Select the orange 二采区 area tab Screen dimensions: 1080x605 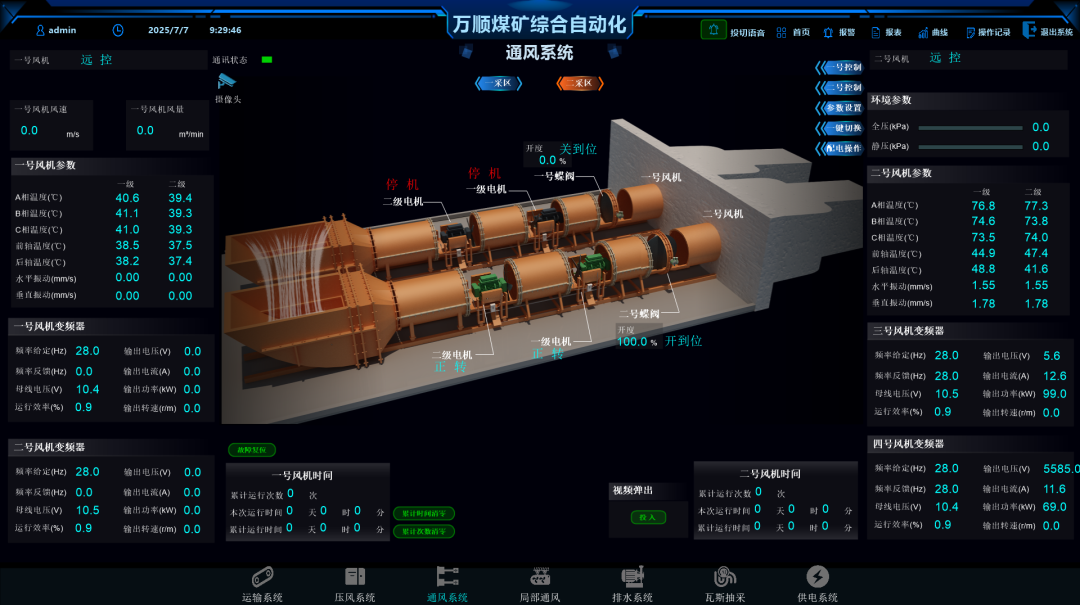click(580, 83)
